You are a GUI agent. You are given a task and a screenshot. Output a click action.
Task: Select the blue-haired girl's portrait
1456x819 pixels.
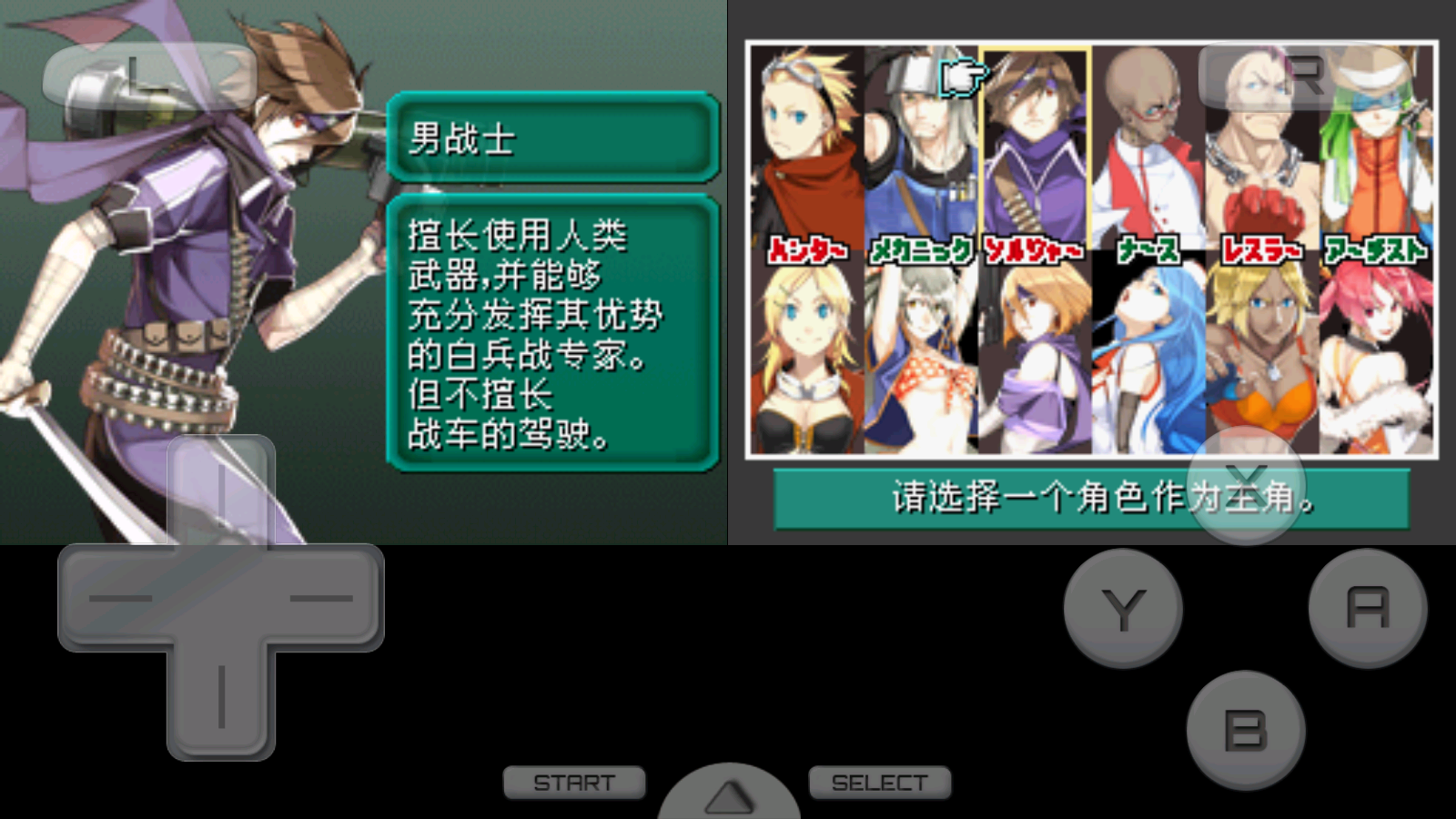(1147, 364)
